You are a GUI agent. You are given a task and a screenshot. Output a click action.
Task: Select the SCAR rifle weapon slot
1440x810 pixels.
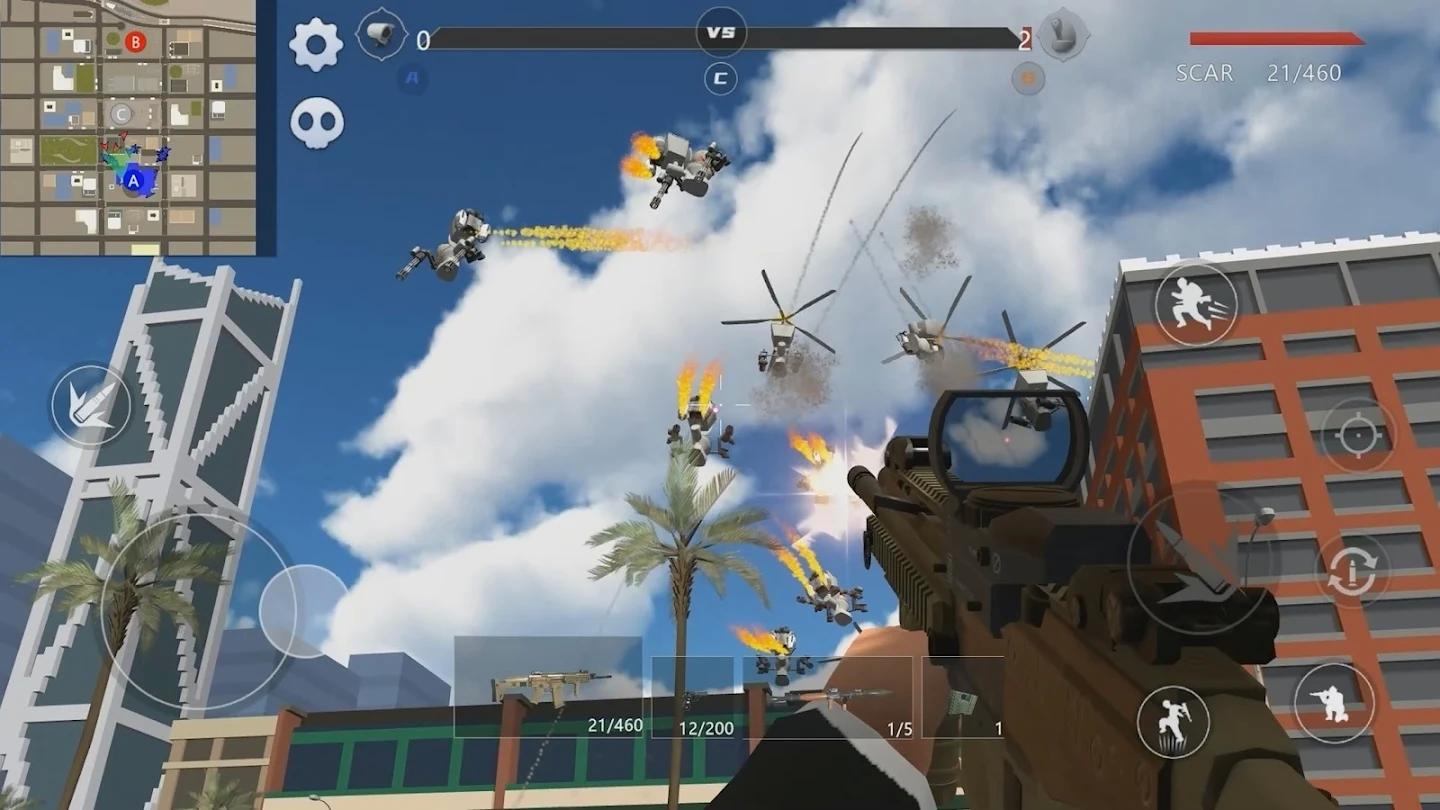click(x=548, y=688)
